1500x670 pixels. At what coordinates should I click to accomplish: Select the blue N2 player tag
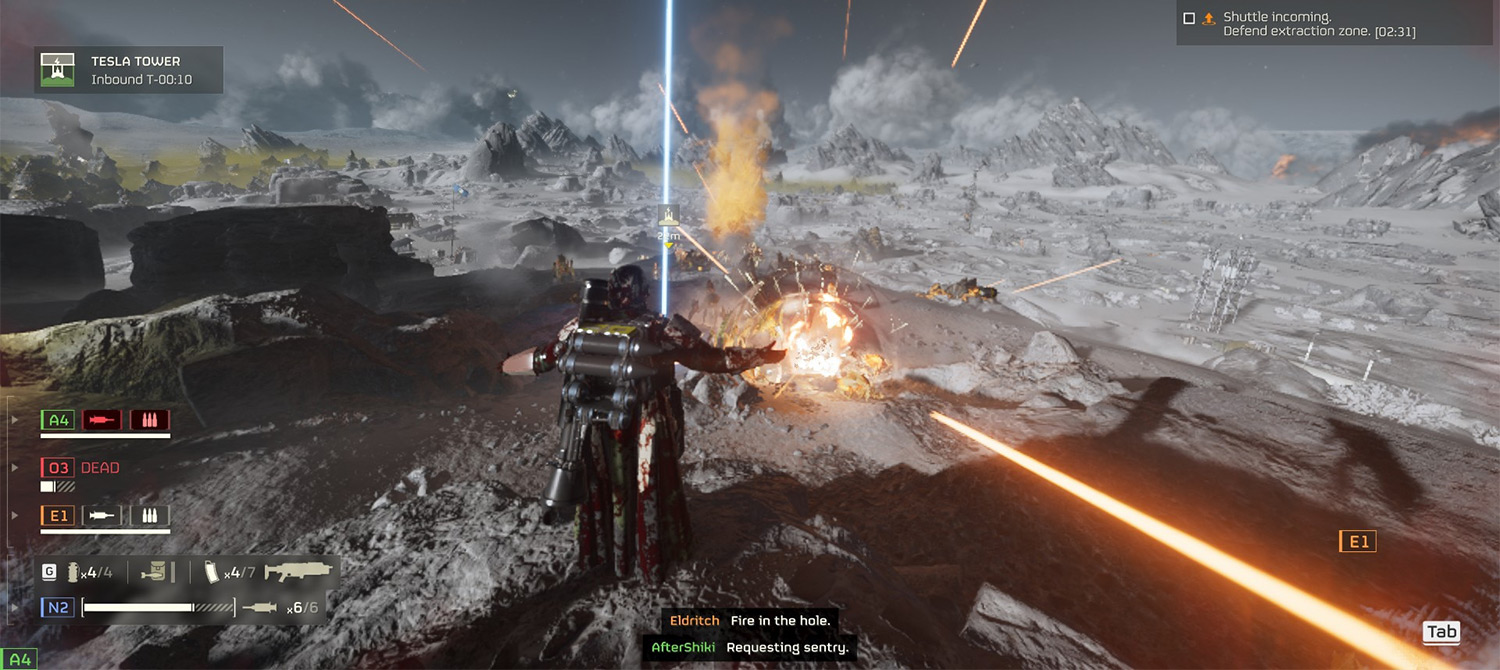coord(57,607)
